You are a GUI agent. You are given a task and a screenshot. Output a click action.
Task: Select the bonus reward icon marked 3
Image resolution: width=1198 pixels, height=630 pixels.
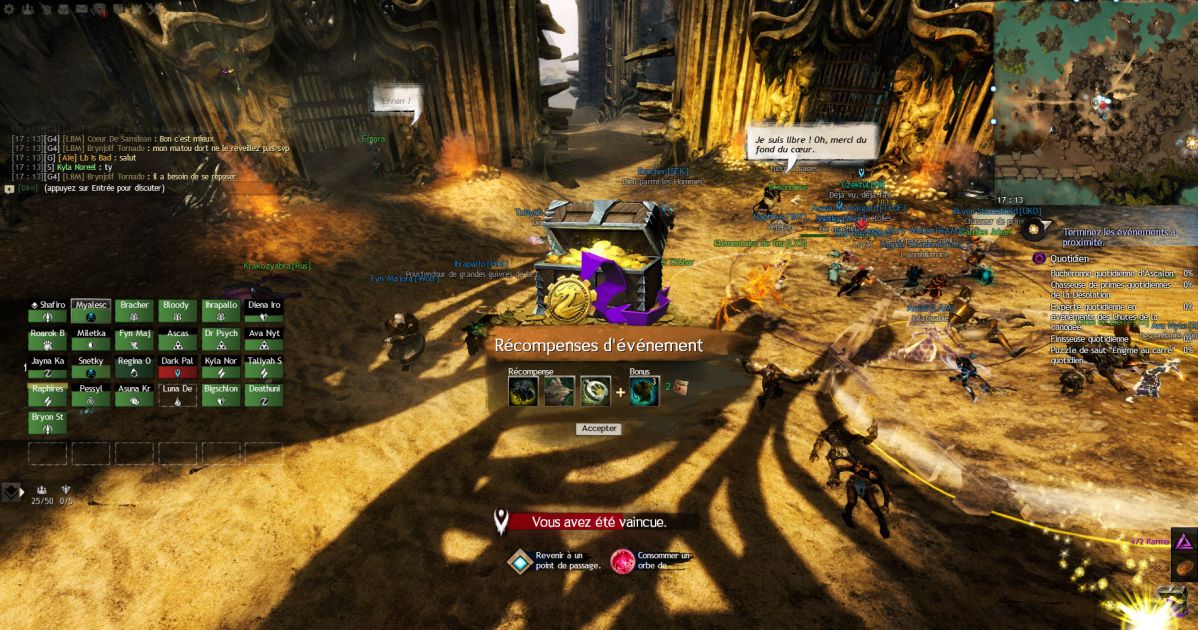point(644,391)
